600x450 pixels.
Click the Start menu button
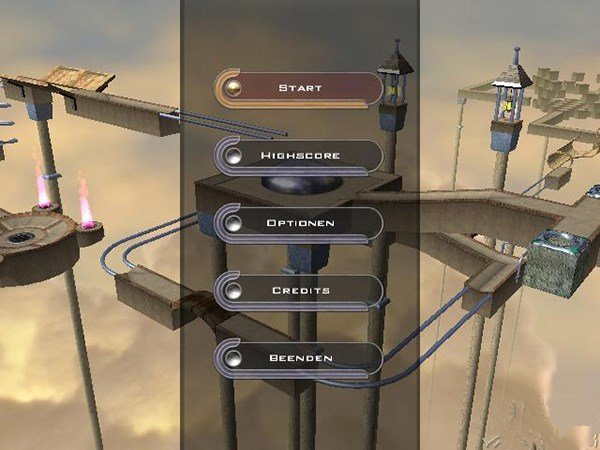click(x=299, y=88)
